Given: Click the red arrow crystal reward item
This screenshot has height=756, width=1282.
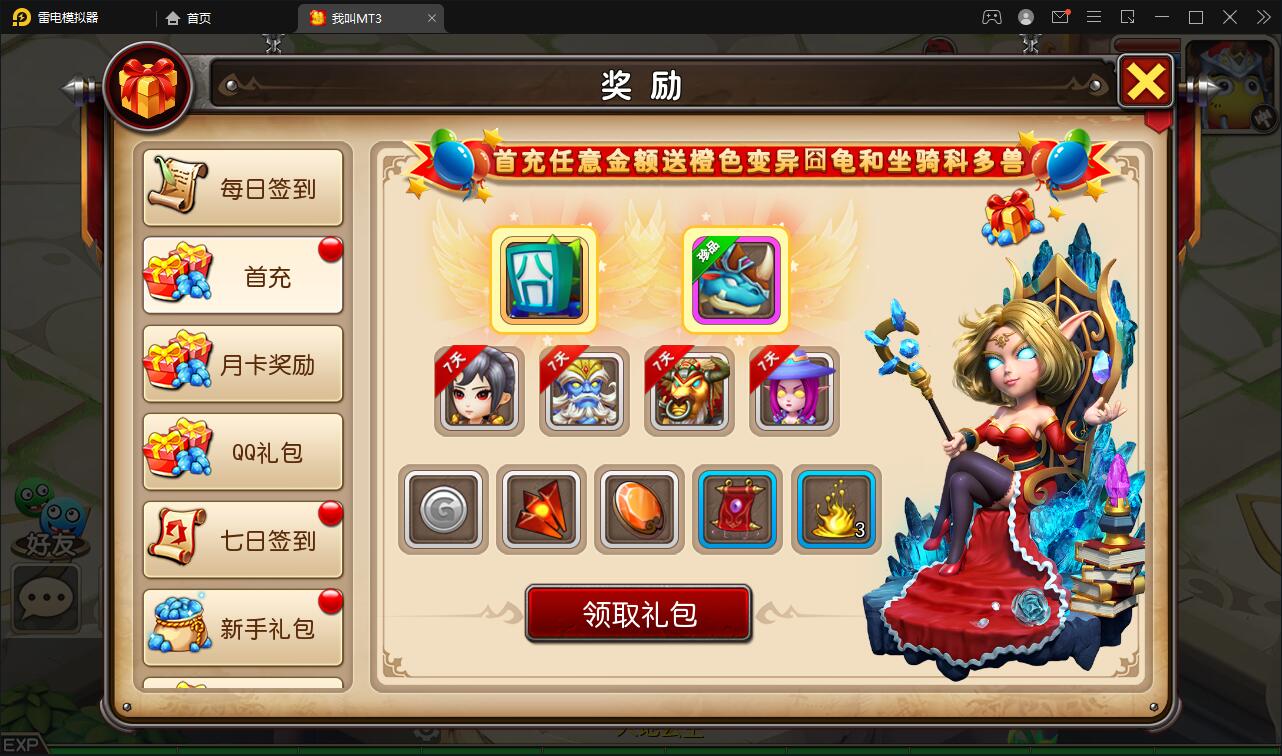Looking at the screenshot, I should coord(541,510).
